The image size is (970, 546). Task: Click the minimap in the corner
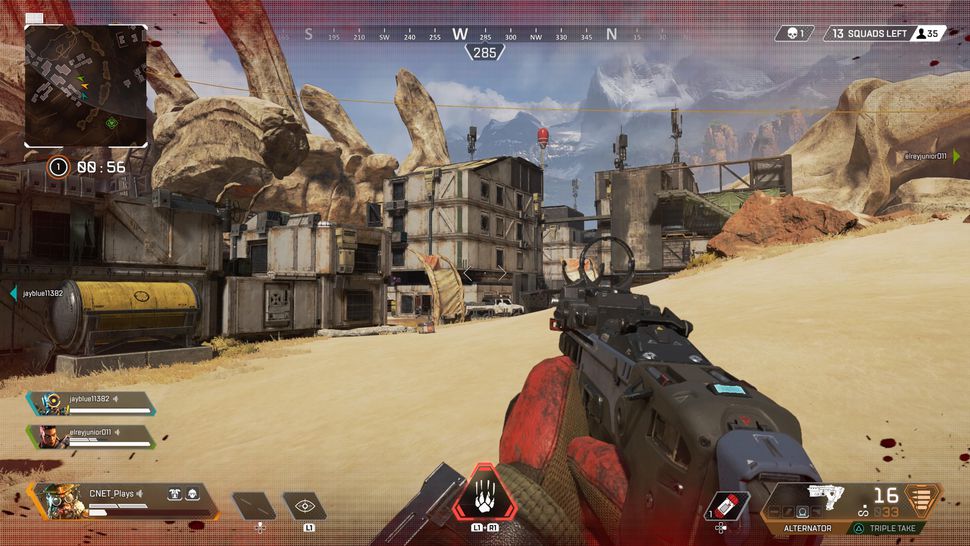tap(86, 86)
